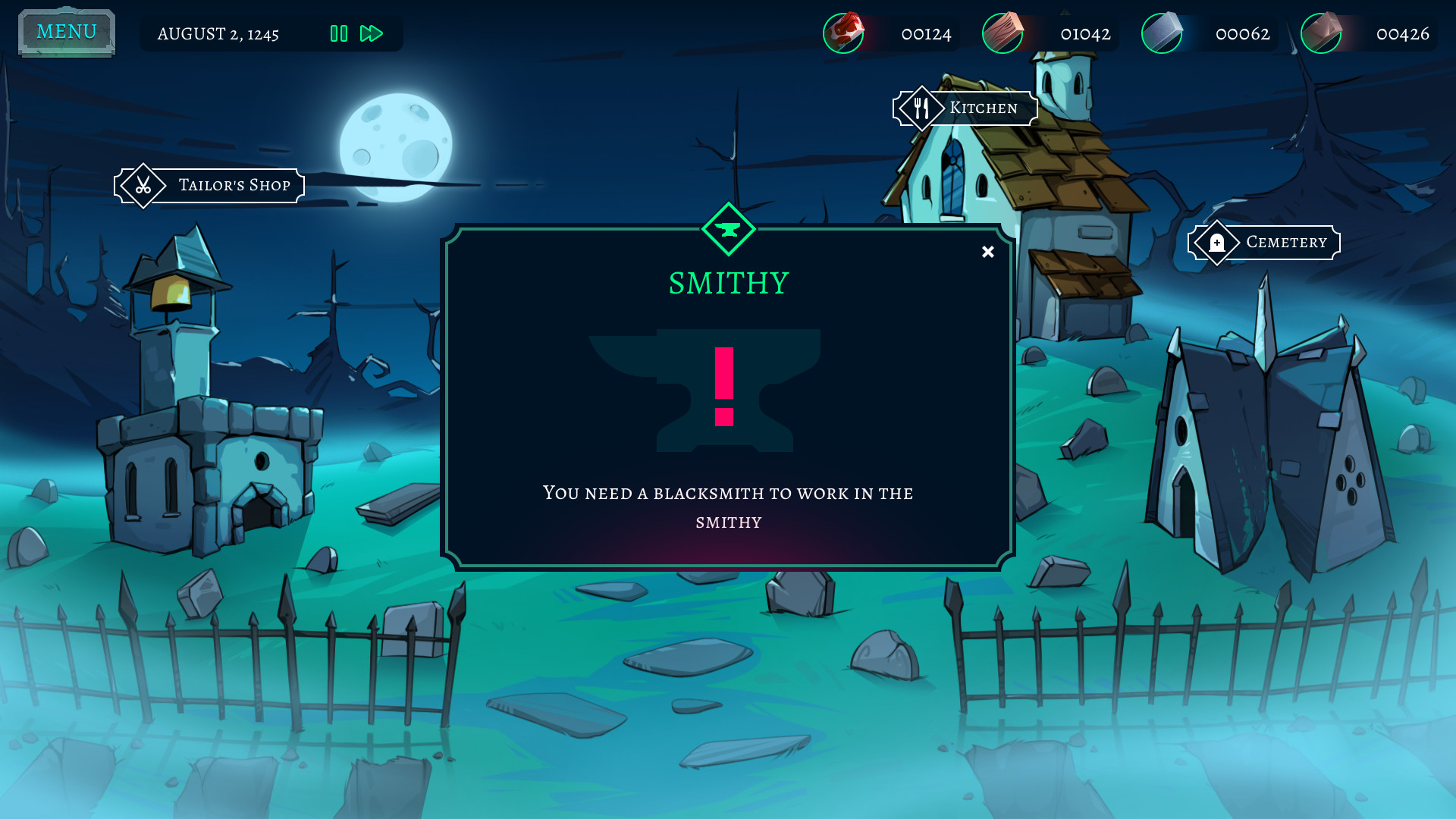Click the wood count showing 01042

(x=1085, y=33)
